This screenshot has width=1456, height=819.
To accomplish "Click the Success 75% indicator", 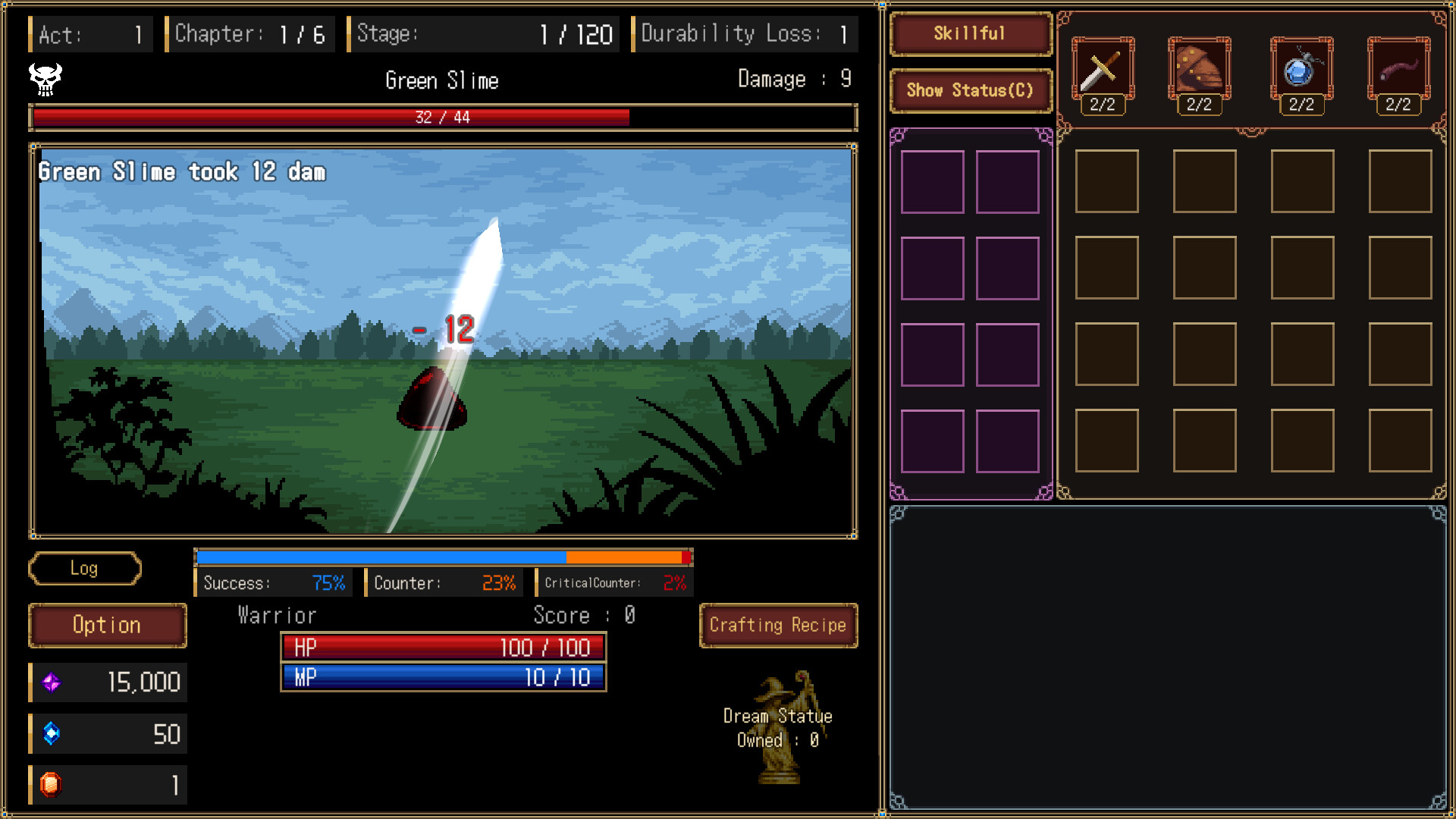I will pos(273,582).
